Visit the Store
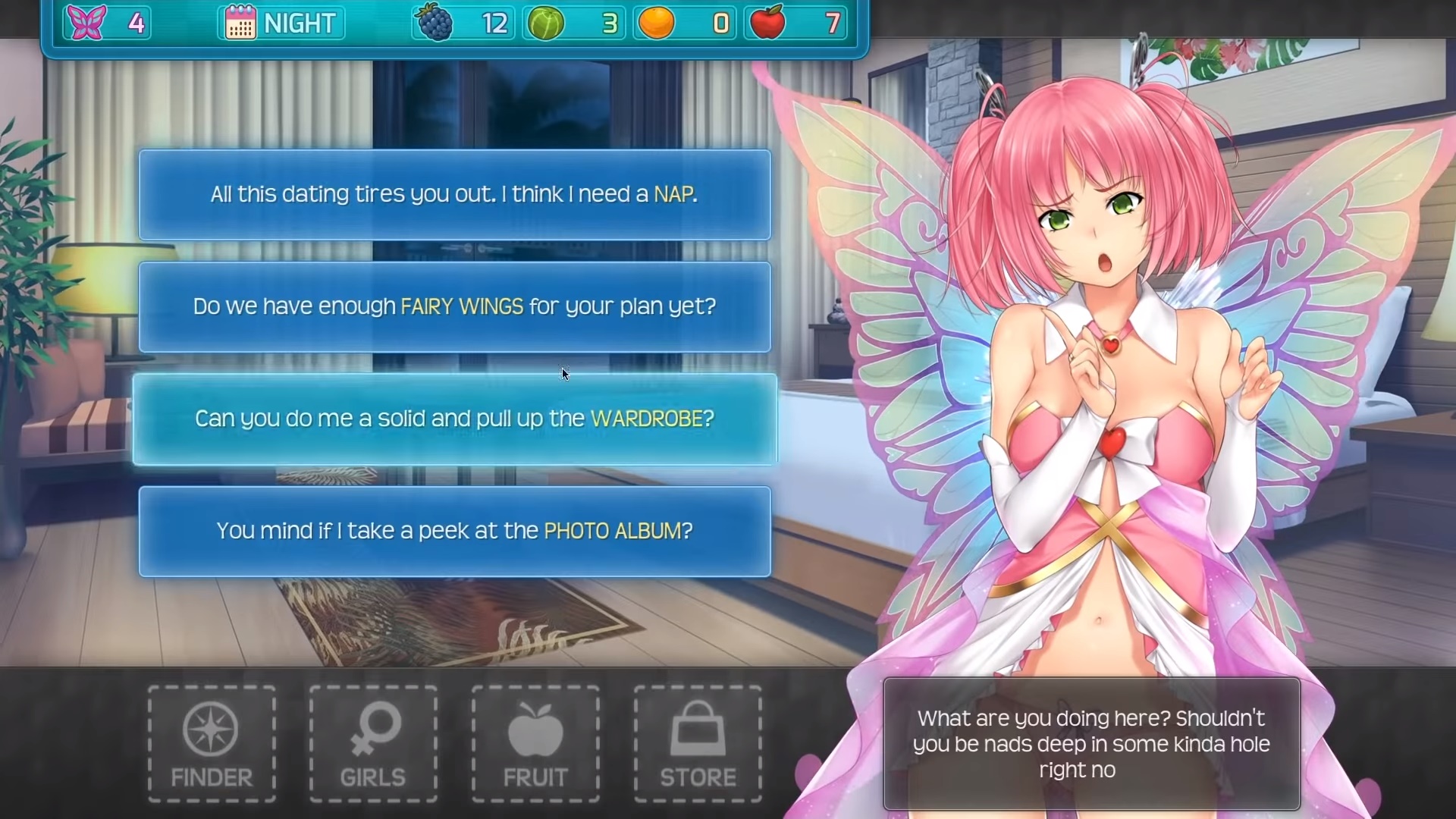Viewport: 1456px width, 819px height. coord(698,744)
